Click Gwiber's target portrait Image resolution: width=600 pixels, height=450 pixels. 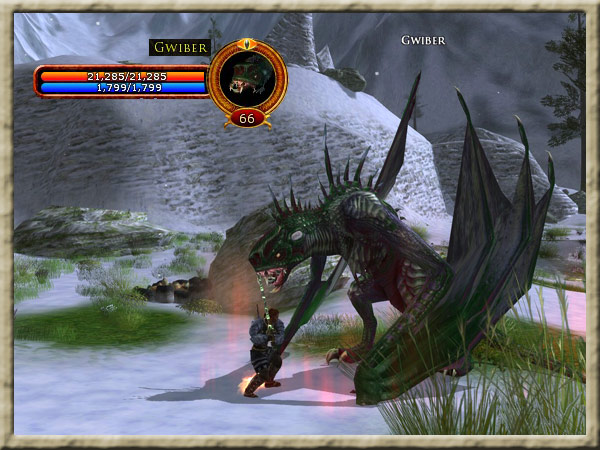pos(247,77)
